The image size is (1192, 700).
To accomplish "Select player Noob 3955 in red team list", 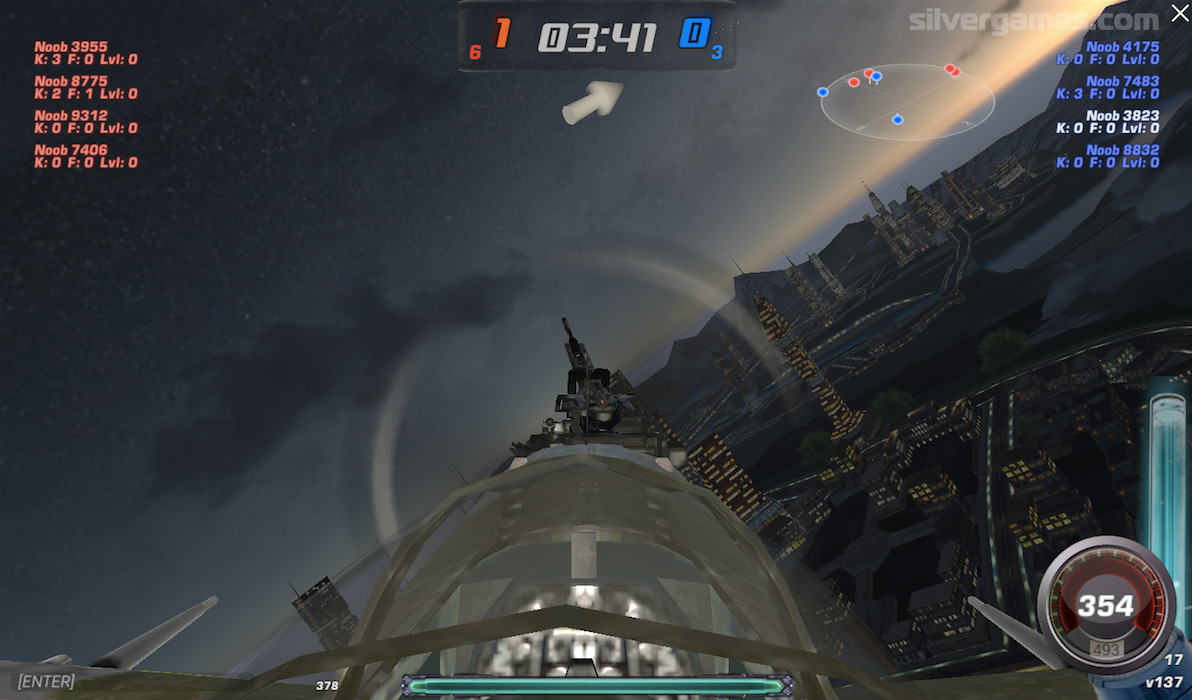I will pos(71,47).
